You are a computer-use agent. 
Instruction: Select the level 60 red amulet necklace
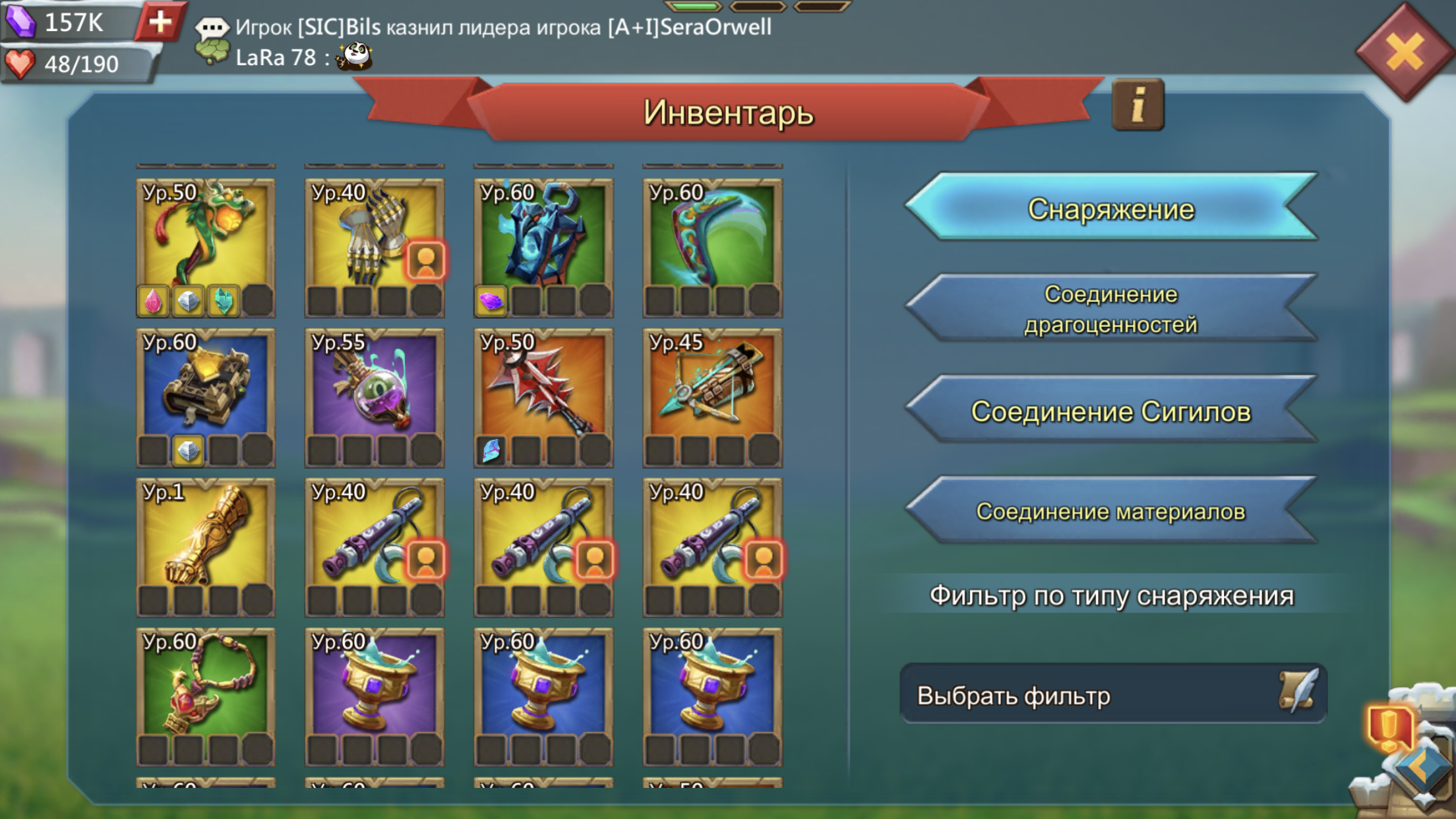[x=206, y=686]
